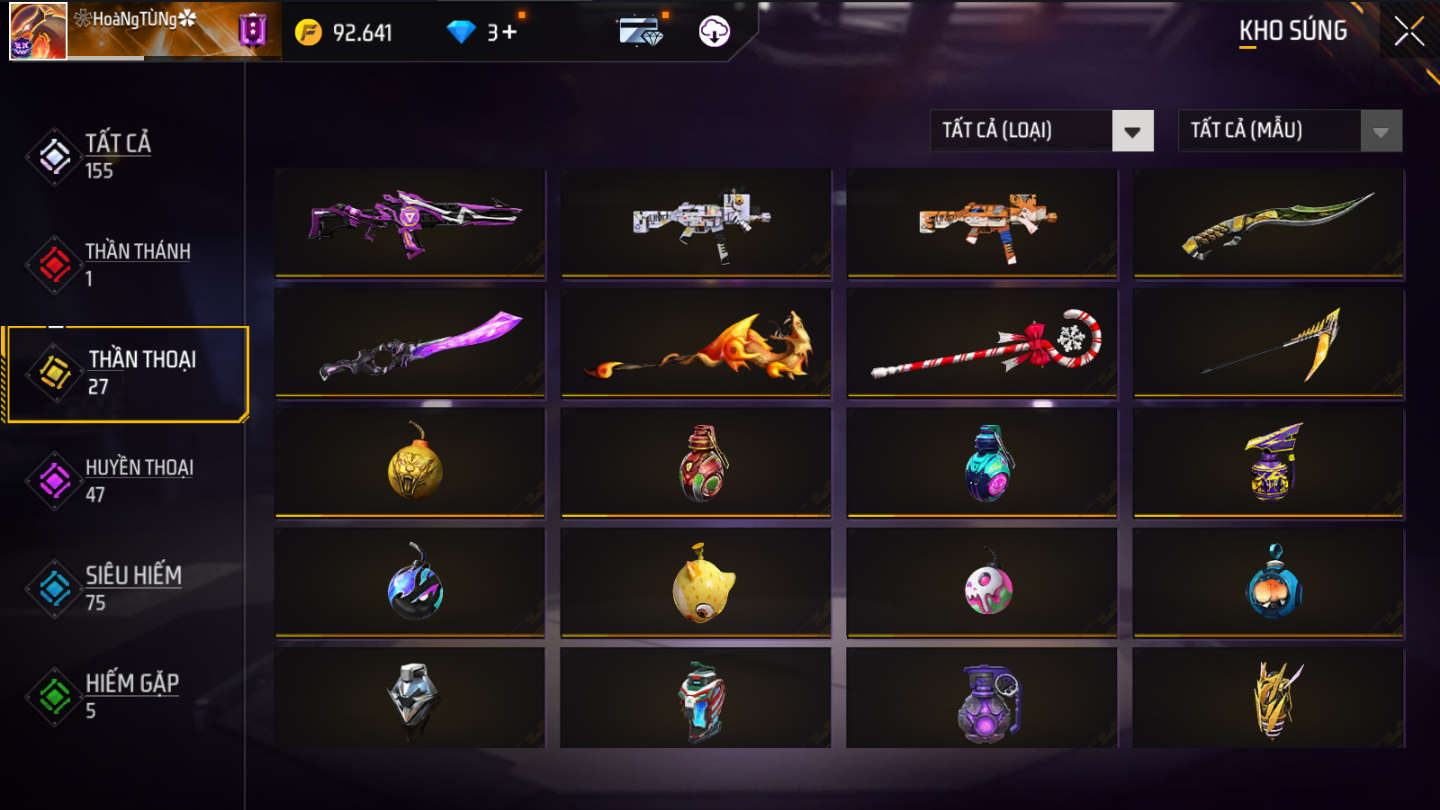Select the pink skull grenade skin
Viewport: 1440px width, 810px height.
click(x=982, y=582)
